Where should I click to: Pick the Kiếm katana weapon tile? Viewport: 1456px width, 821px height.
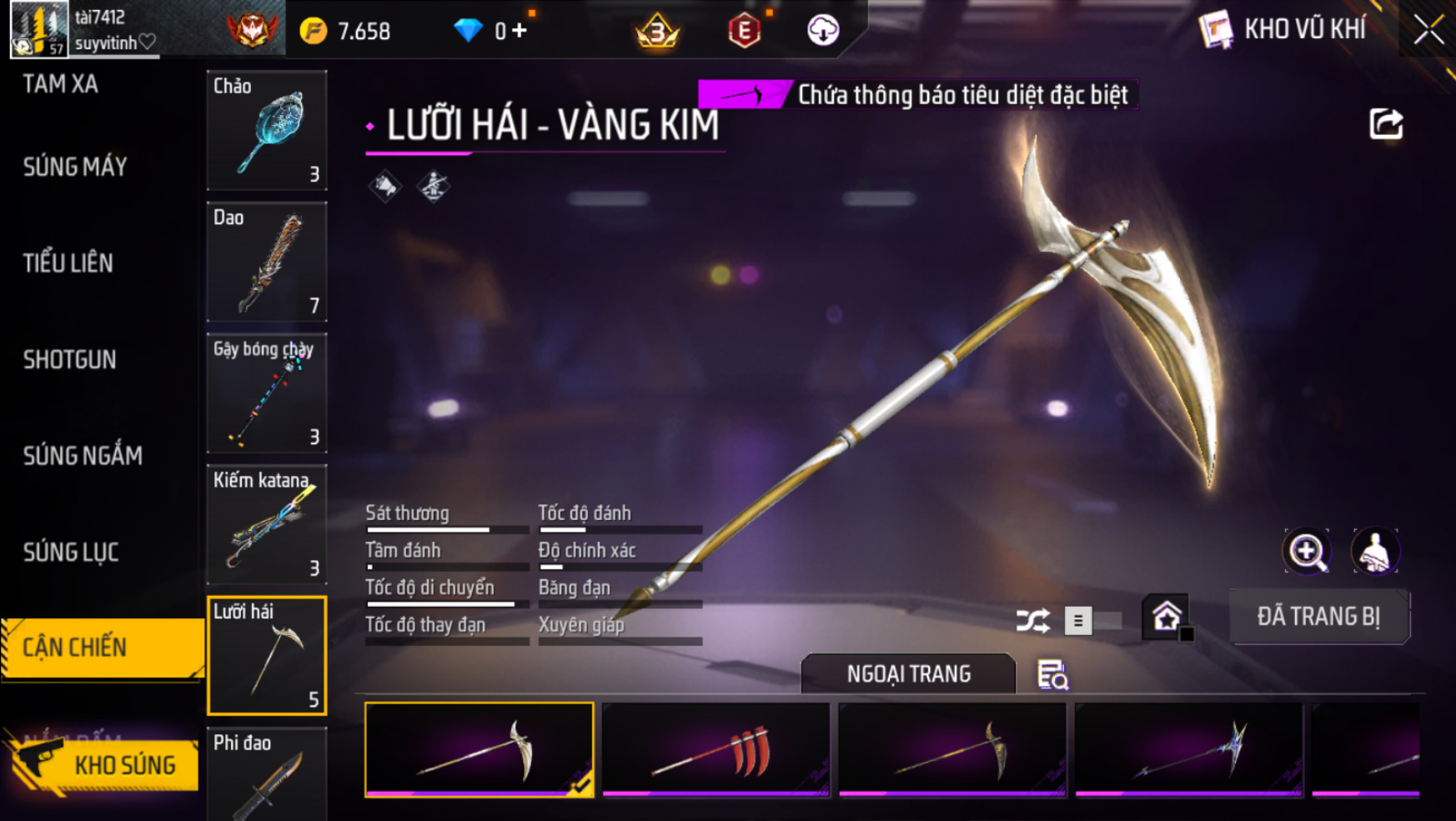pyautogui.click(x=267, y=524)
